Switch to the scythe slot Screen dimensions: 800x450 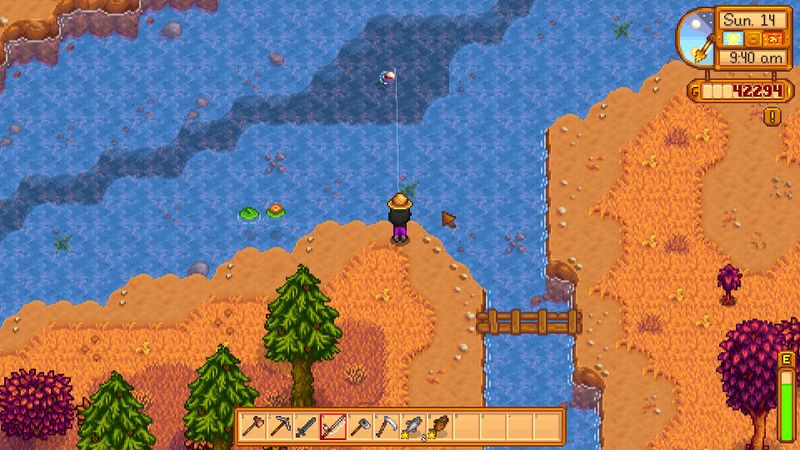point(384,427)
